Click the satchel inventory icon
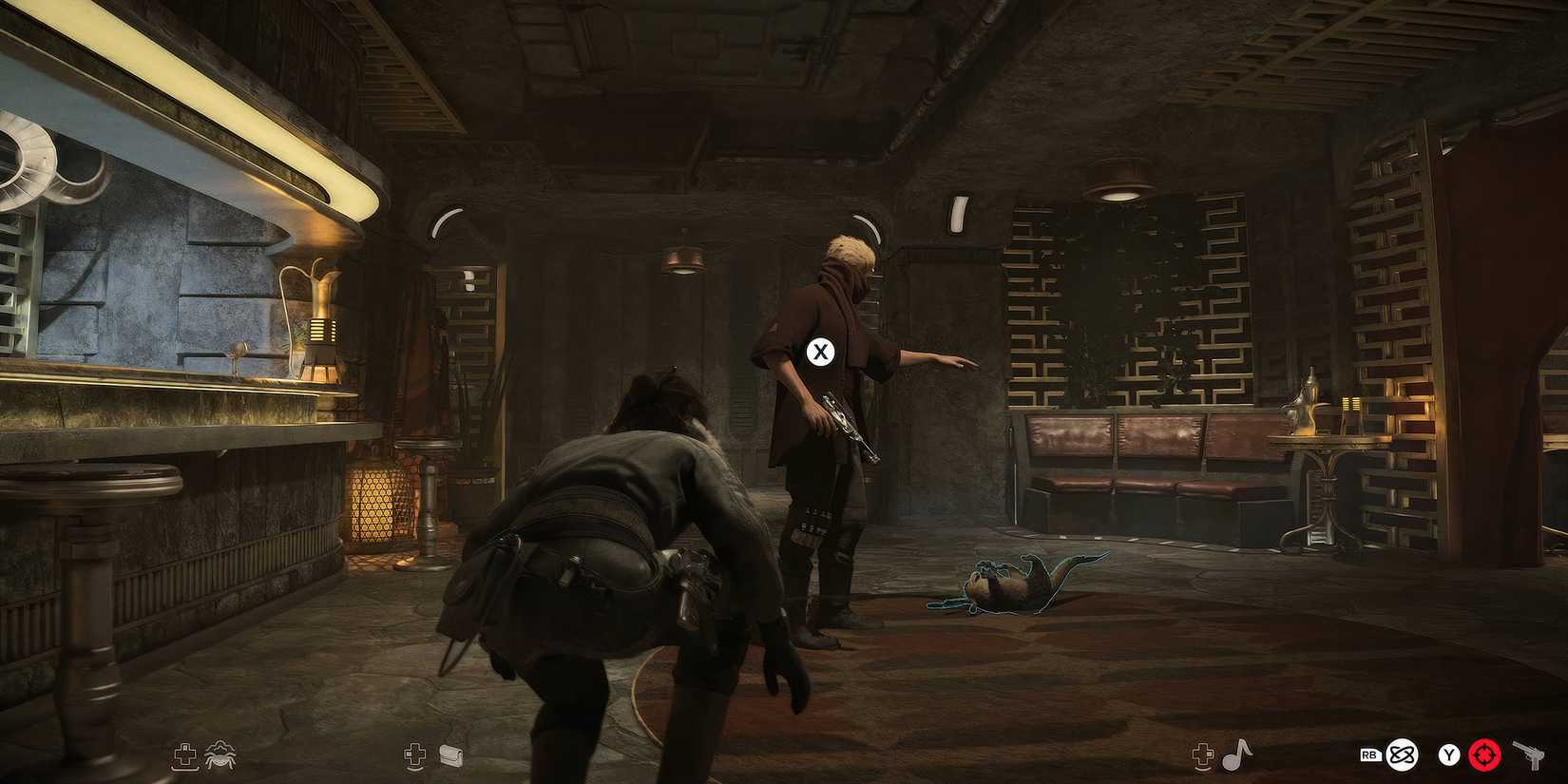This screenshot has height=784, width=1568. click(x=450, y=754)
